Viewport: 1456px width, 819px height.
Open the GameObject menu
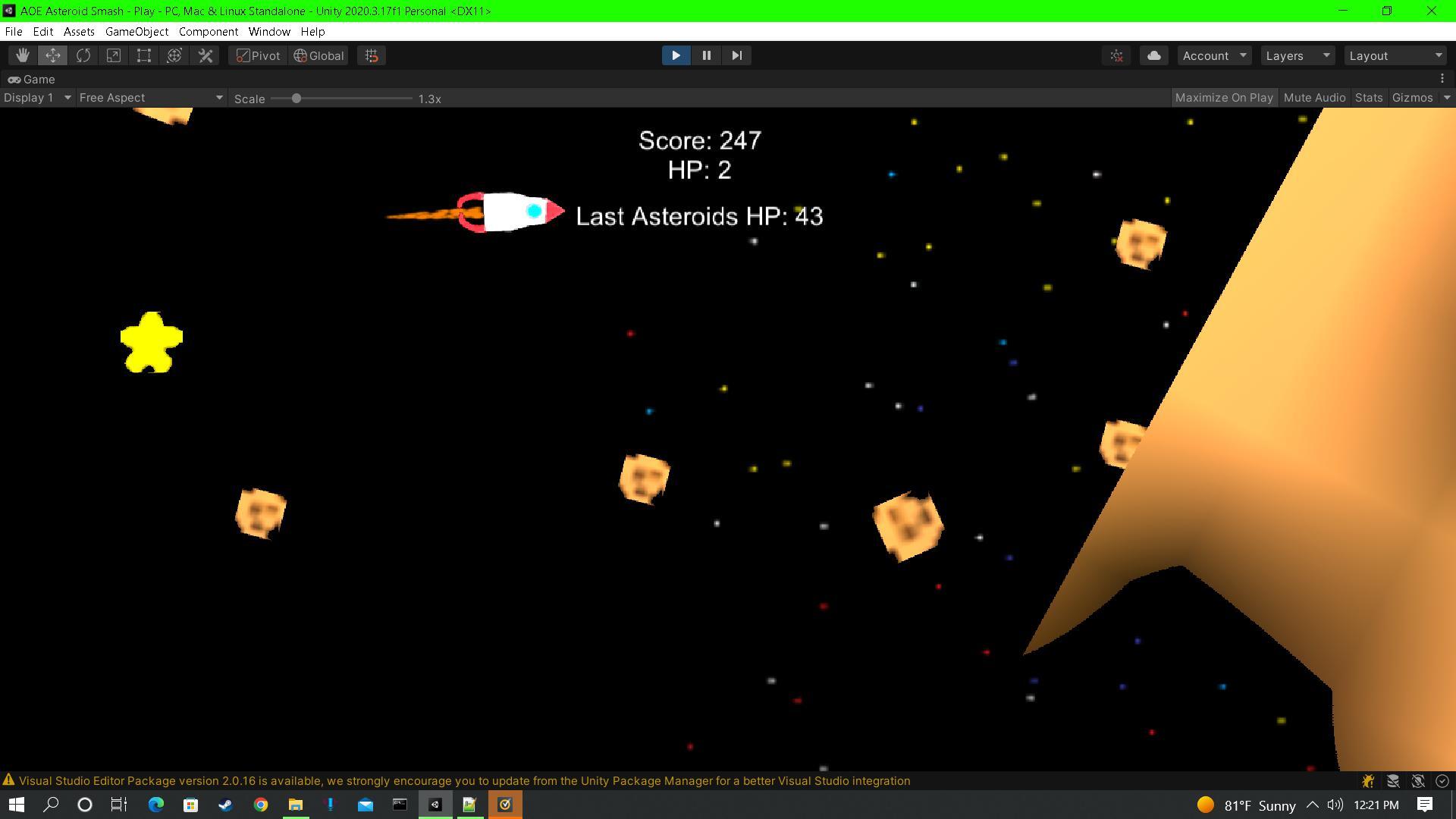136,31
